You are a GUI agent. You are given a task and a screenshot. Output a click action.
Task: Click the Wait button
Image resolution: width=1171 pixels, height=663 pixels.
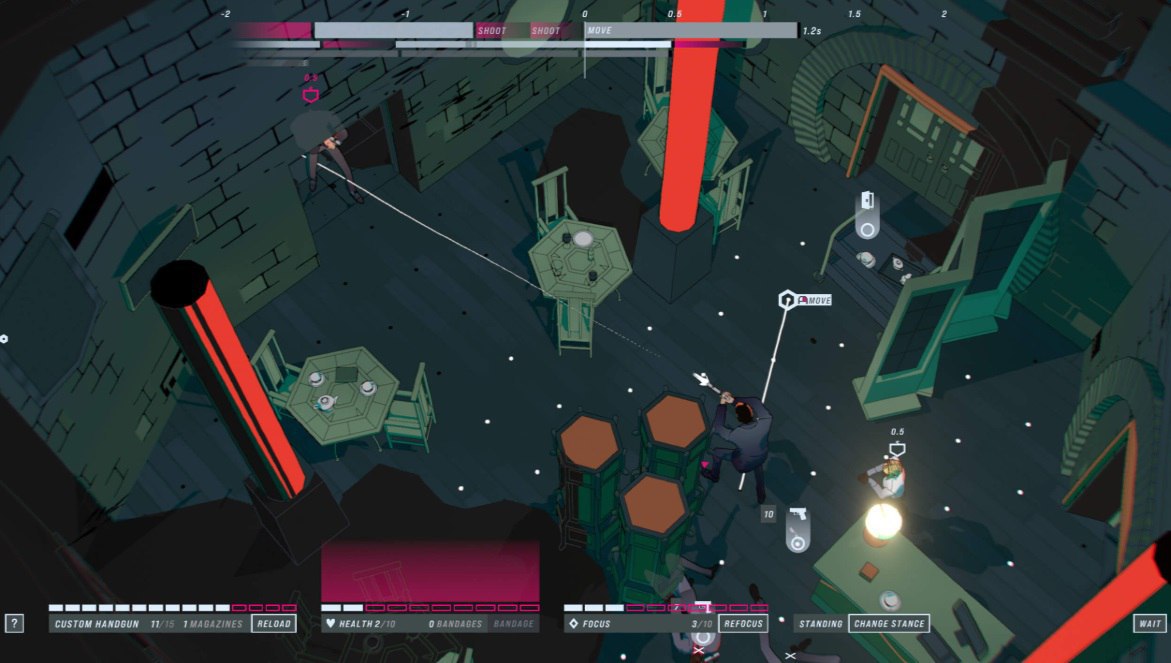click(x=1148, y=623)
